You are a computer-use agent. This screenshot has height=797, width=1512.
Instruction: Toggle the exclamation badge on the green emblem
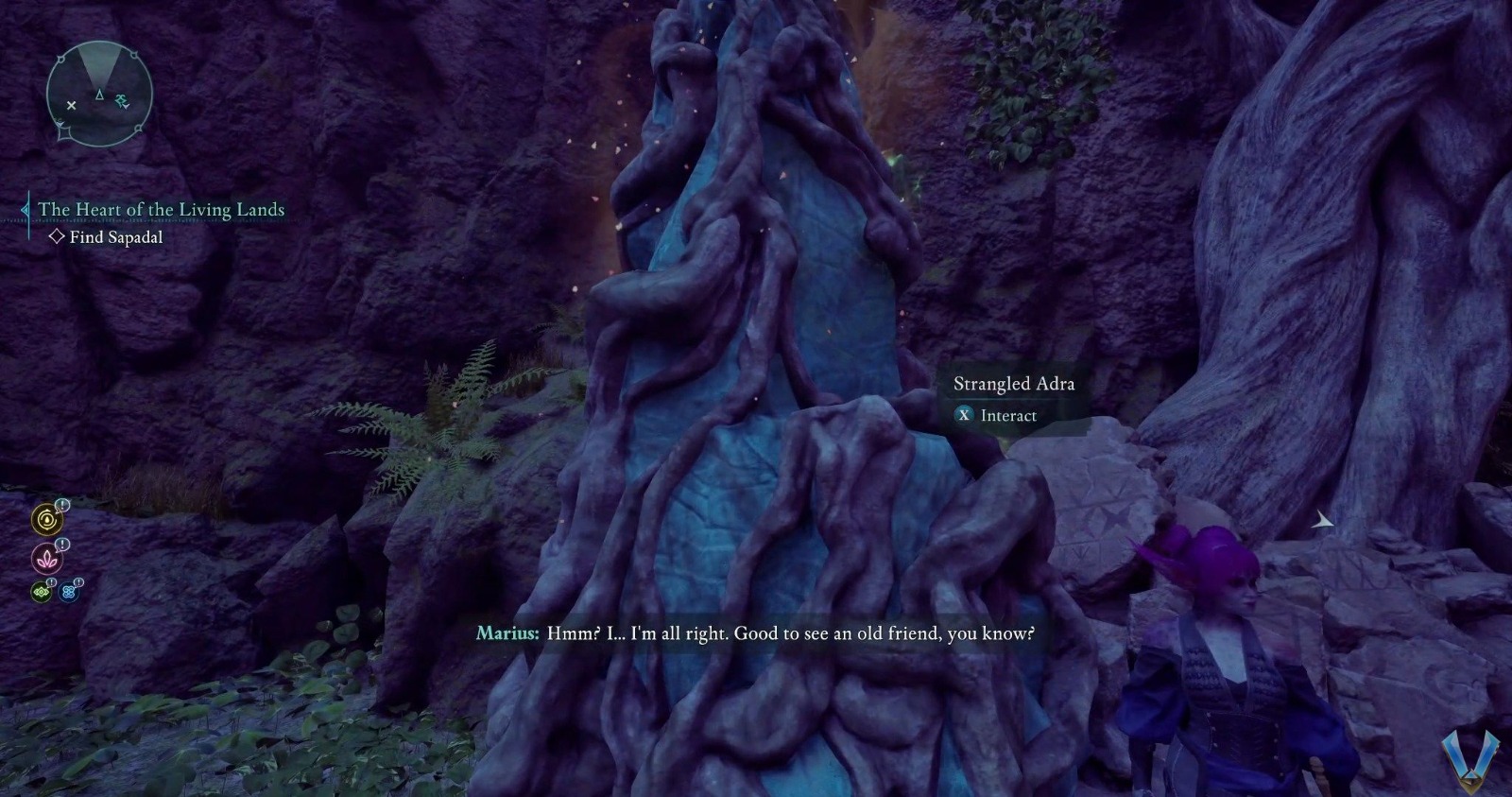tap(51, 582)
